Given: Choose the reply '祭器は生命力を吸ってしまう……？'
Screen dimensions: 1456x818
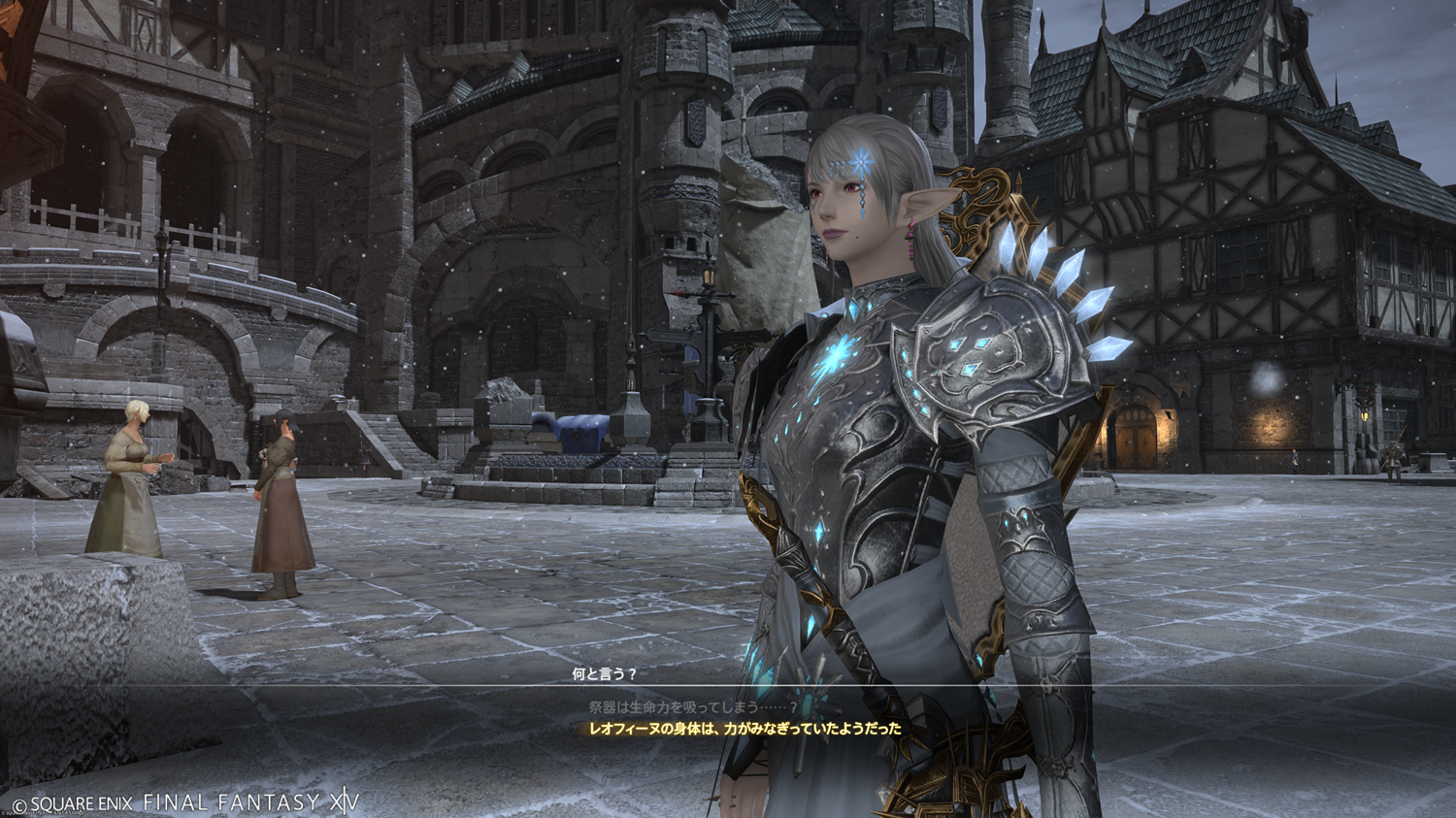Looking at the screenshot, I should click(693, 707).
